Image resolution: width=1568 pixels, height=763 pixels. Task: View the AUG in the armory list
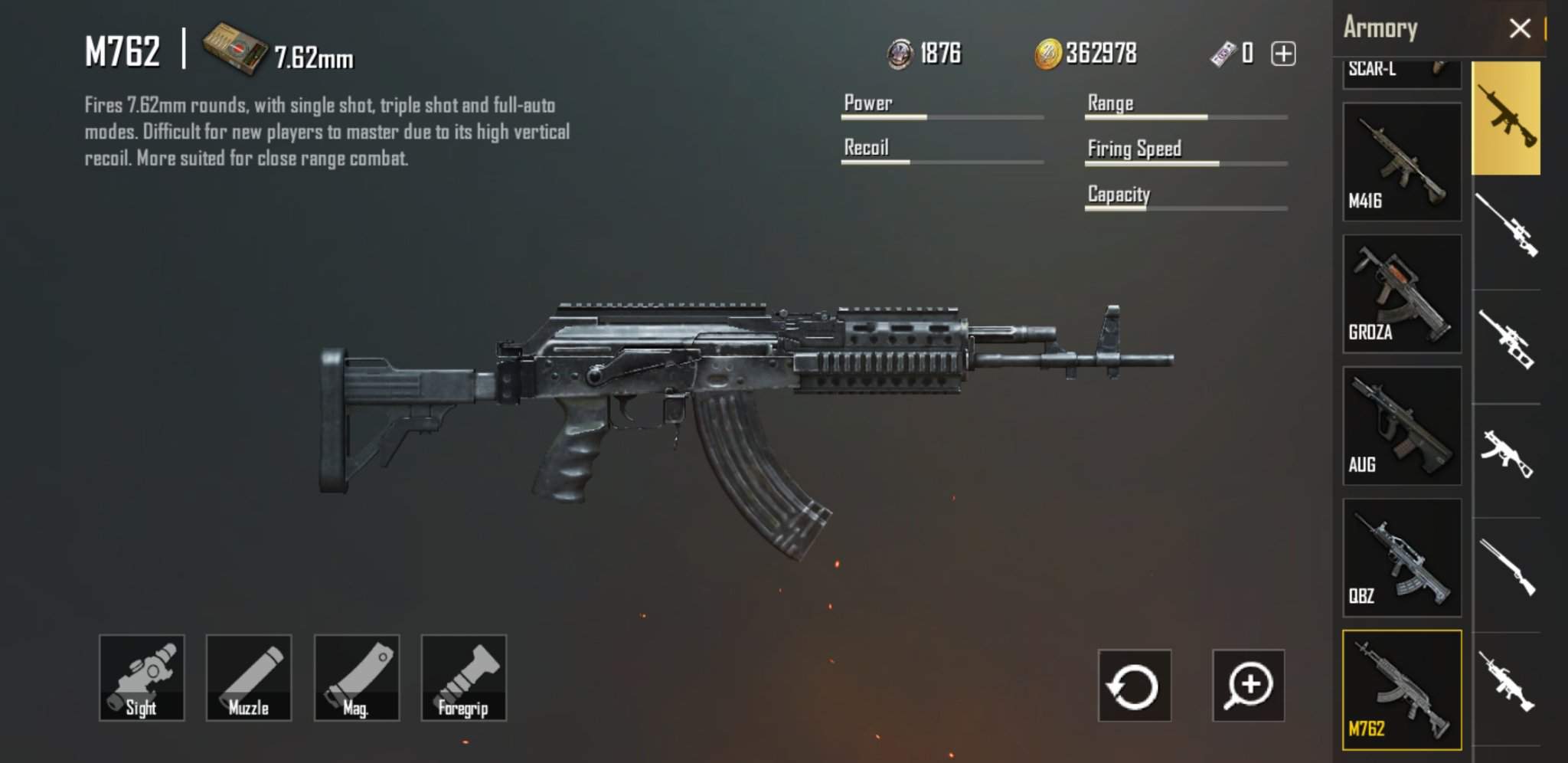(x=1402, y=426)
